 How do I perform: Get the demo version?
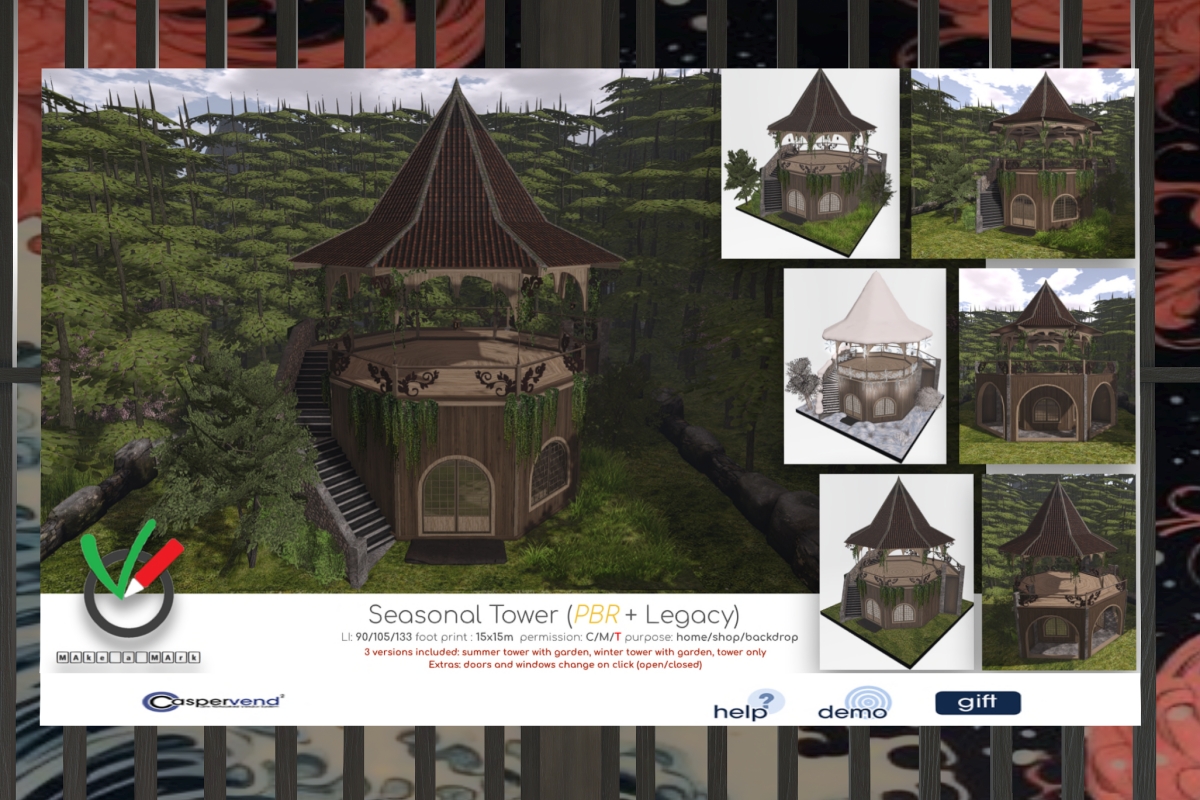click(x=853, y=703)
